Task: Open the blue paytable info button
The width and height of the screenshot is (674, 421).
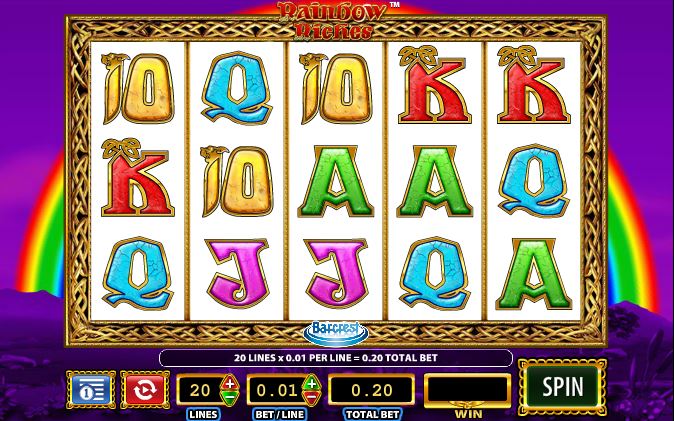Action: tap(91, 389)
